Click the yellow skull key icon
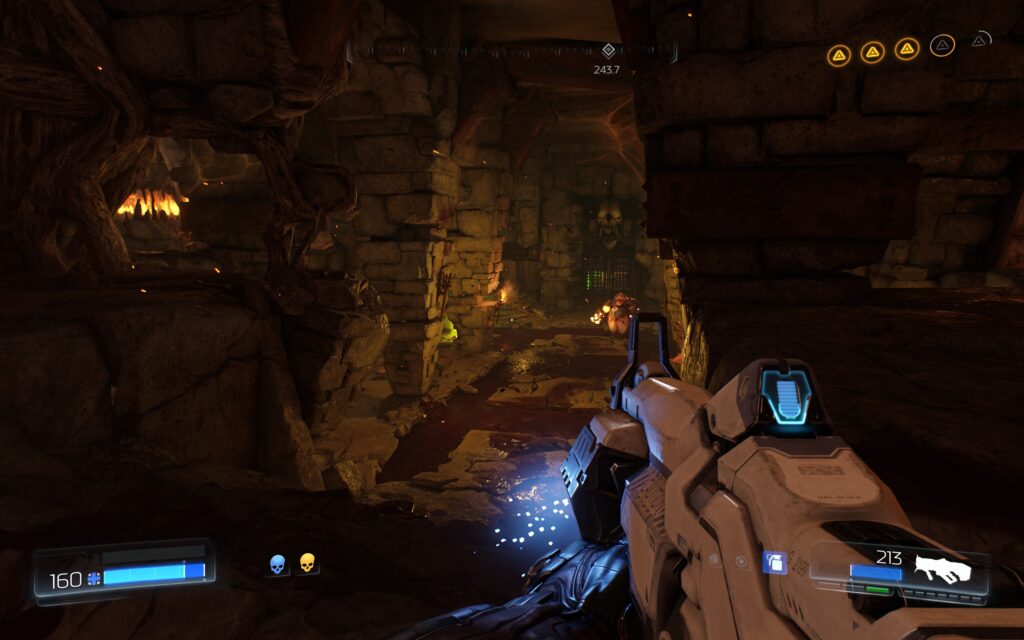This screenshot has width=1024, height=640. pos(307,563)
